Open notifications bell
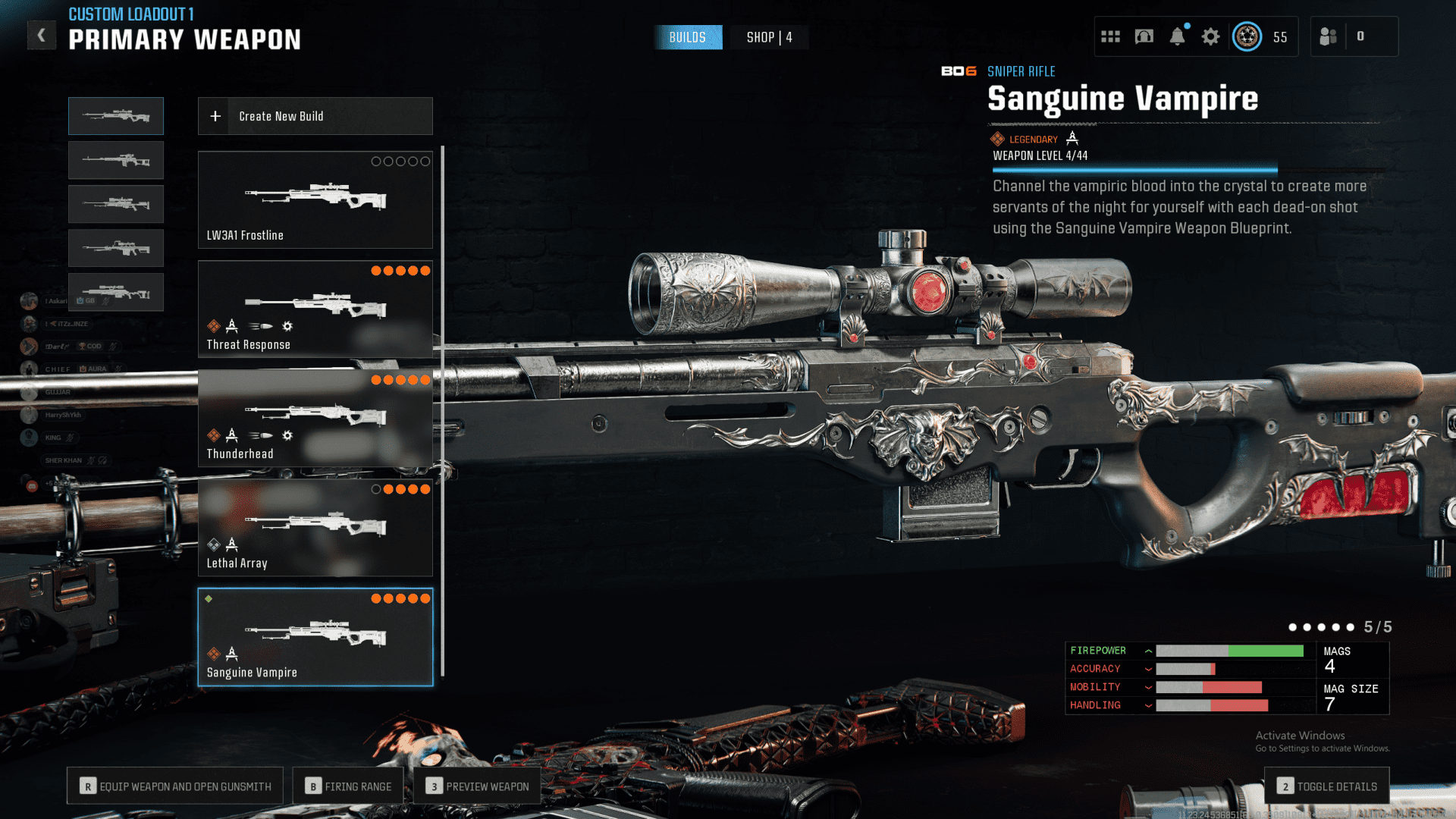The image size is (1456, 819). [1177, 36]
